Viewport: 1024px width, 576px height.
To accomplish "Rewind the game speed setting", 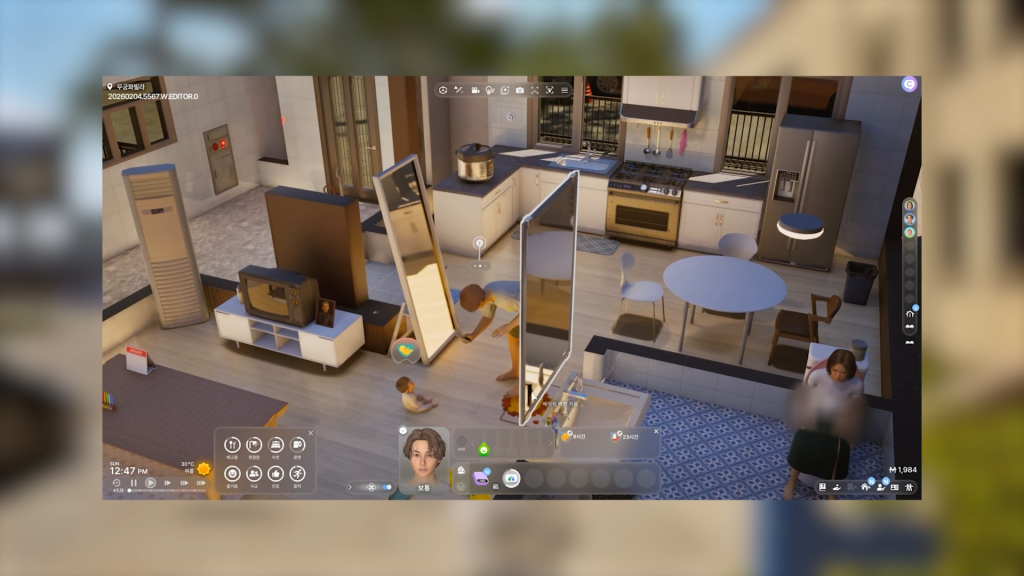I will point(117,483).
